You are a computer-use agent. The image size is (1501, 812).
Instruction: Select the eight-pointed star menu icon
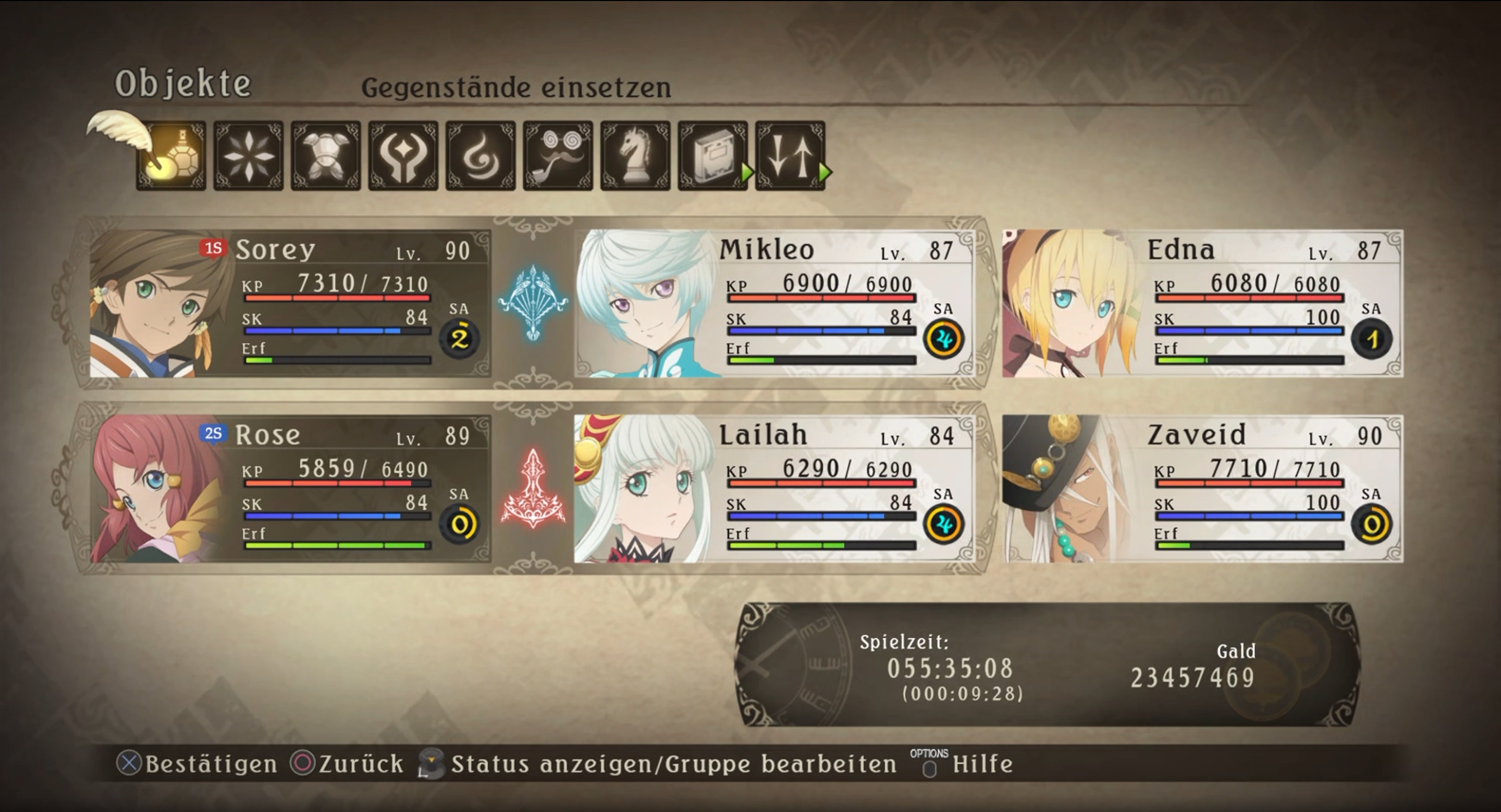[248, 155]
